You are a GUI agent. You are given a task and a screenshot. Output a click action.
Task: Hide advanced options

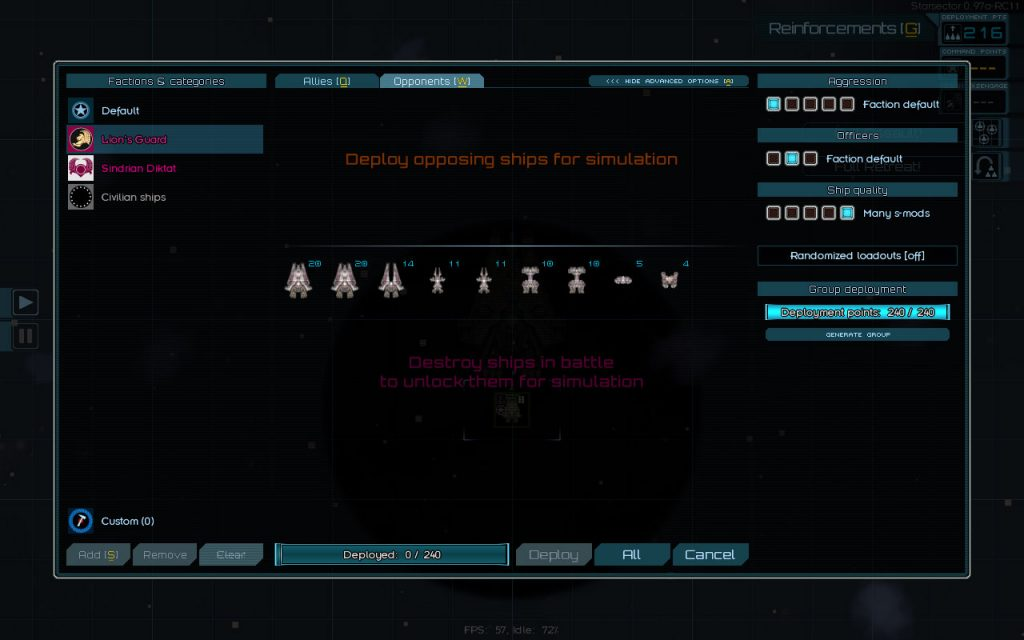tap(669, 81)
